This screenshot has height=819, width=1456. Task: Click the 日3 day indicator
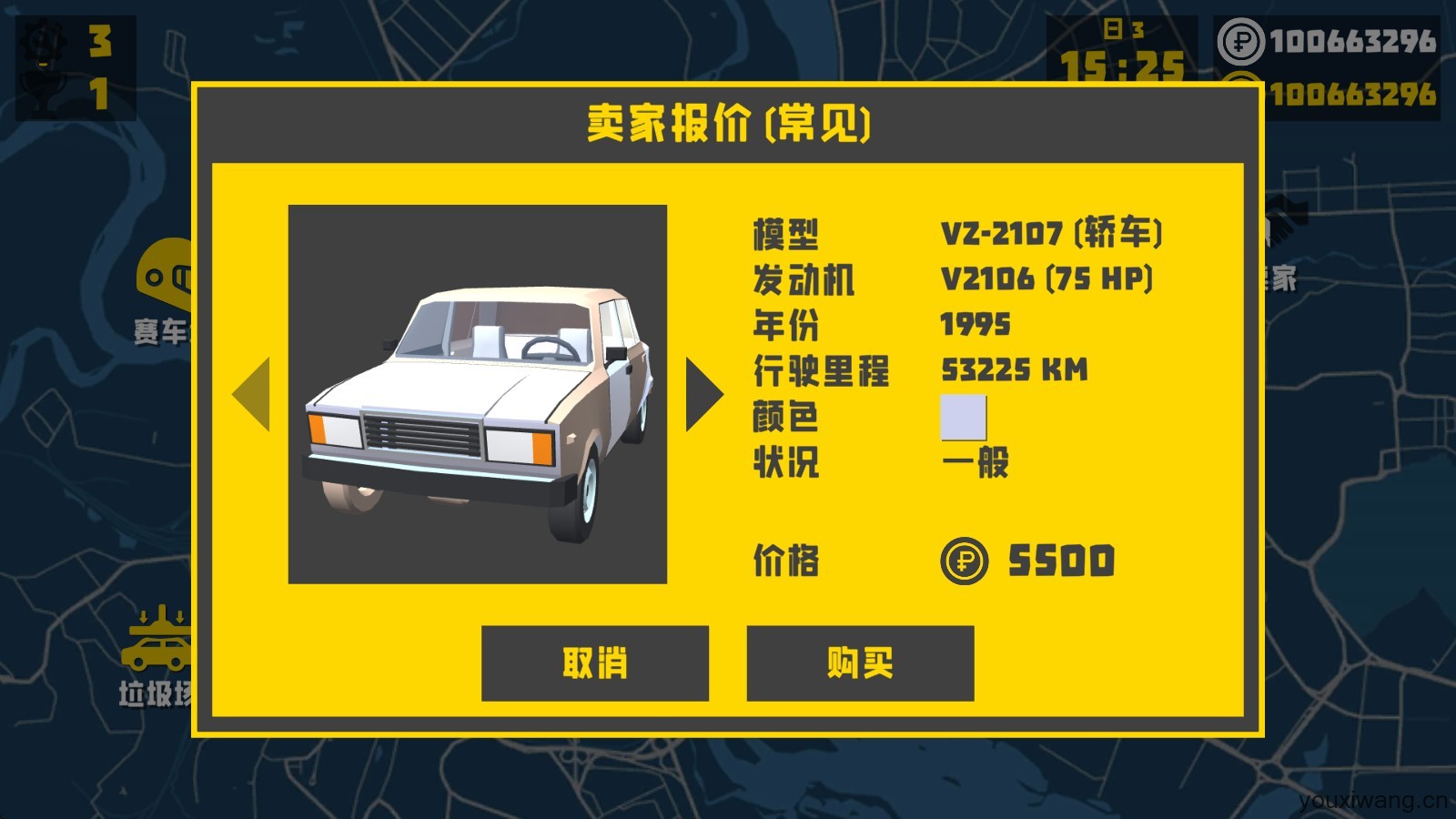1124,29
